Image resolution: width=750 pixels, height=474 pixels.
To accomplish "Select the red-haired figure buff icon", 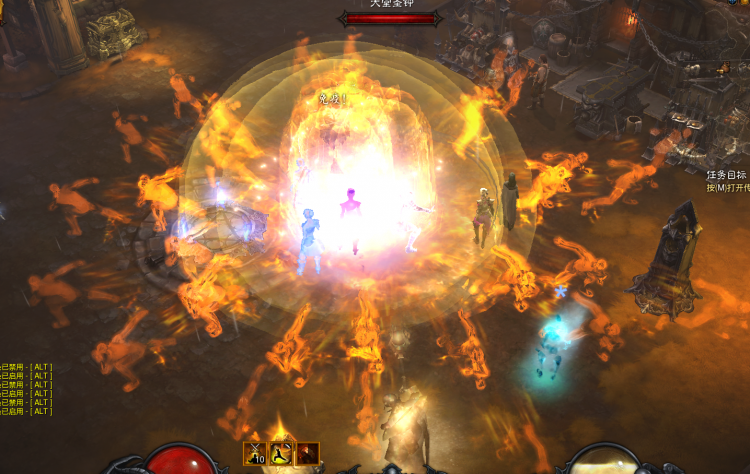I will (x=308, y=454).
